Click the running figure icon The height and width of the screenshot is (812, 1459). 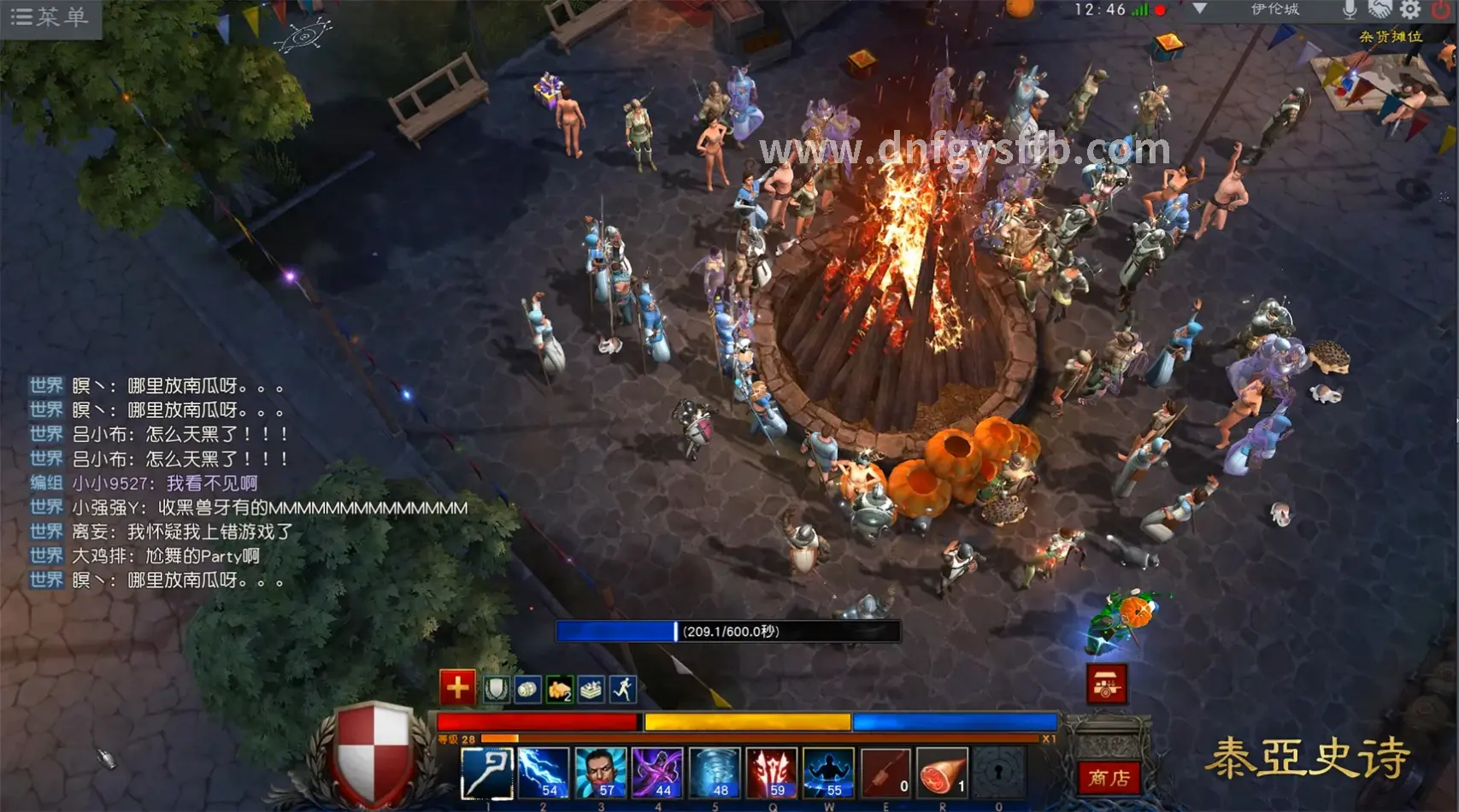click(623, 689)
